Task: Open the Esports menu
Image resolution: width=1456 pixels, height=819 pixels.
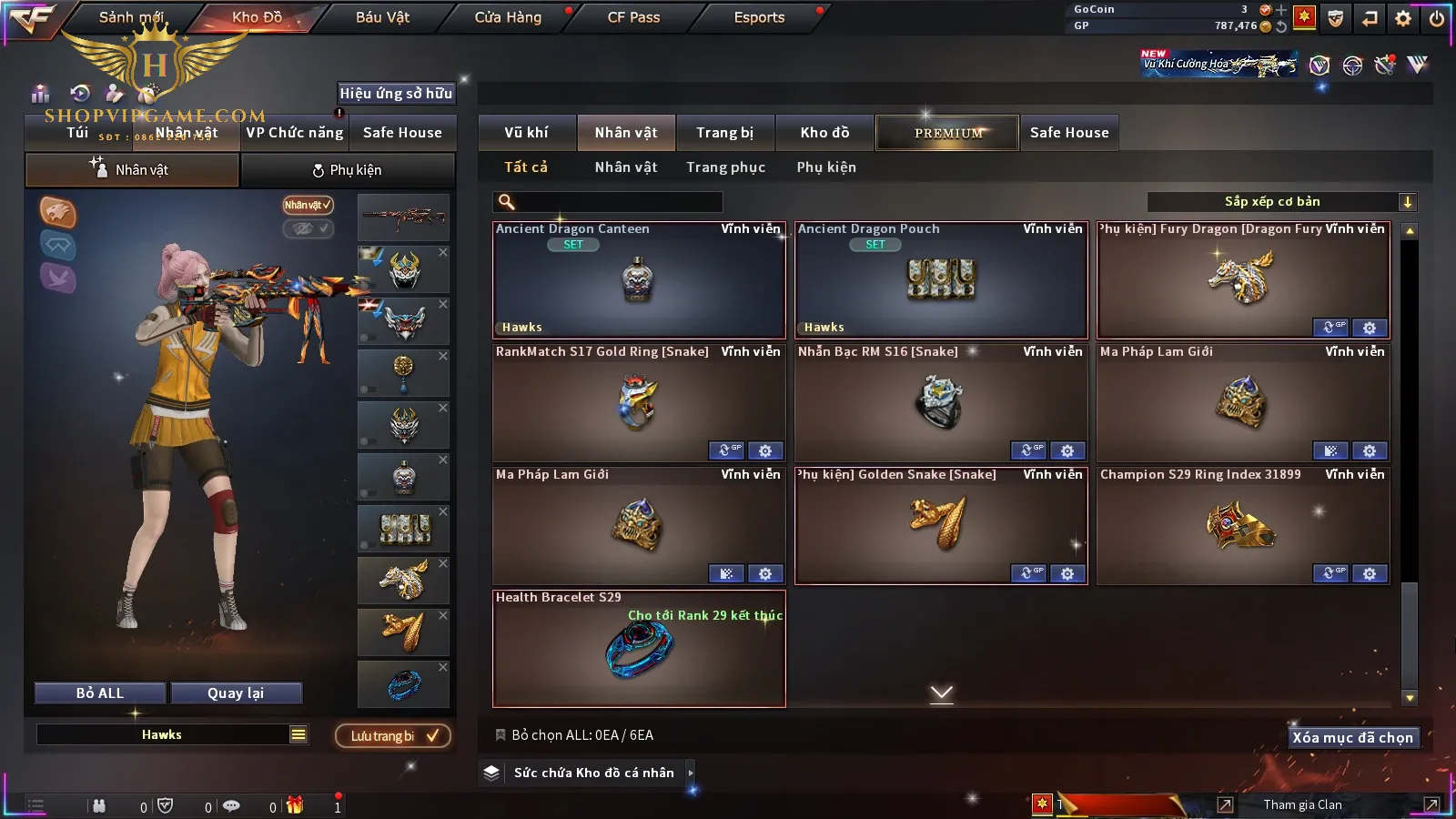Action: click(x=759, y=17)
